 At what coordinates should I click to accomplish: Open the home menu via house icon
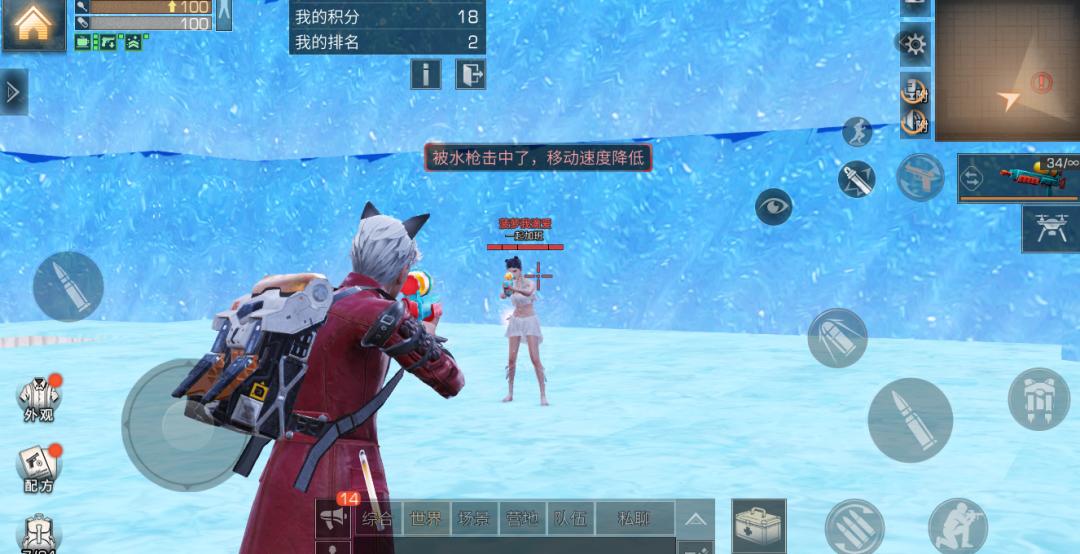(x=33, y=24)
